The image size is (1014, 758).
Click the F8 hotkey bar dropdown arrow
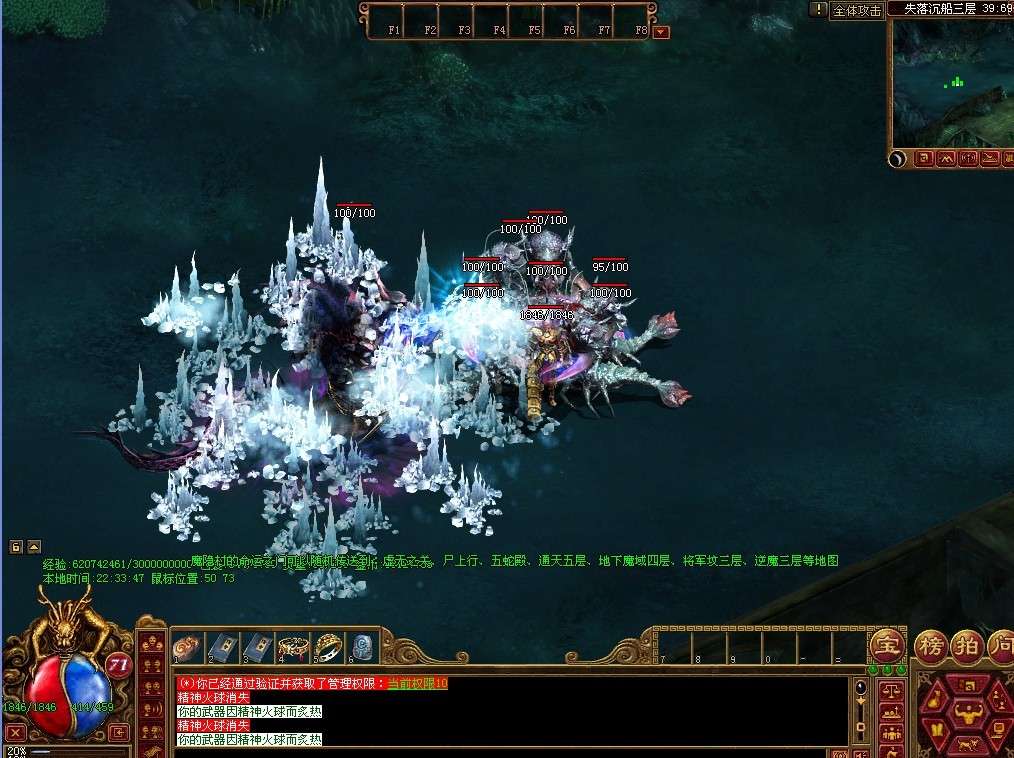[x=660, y=32]
